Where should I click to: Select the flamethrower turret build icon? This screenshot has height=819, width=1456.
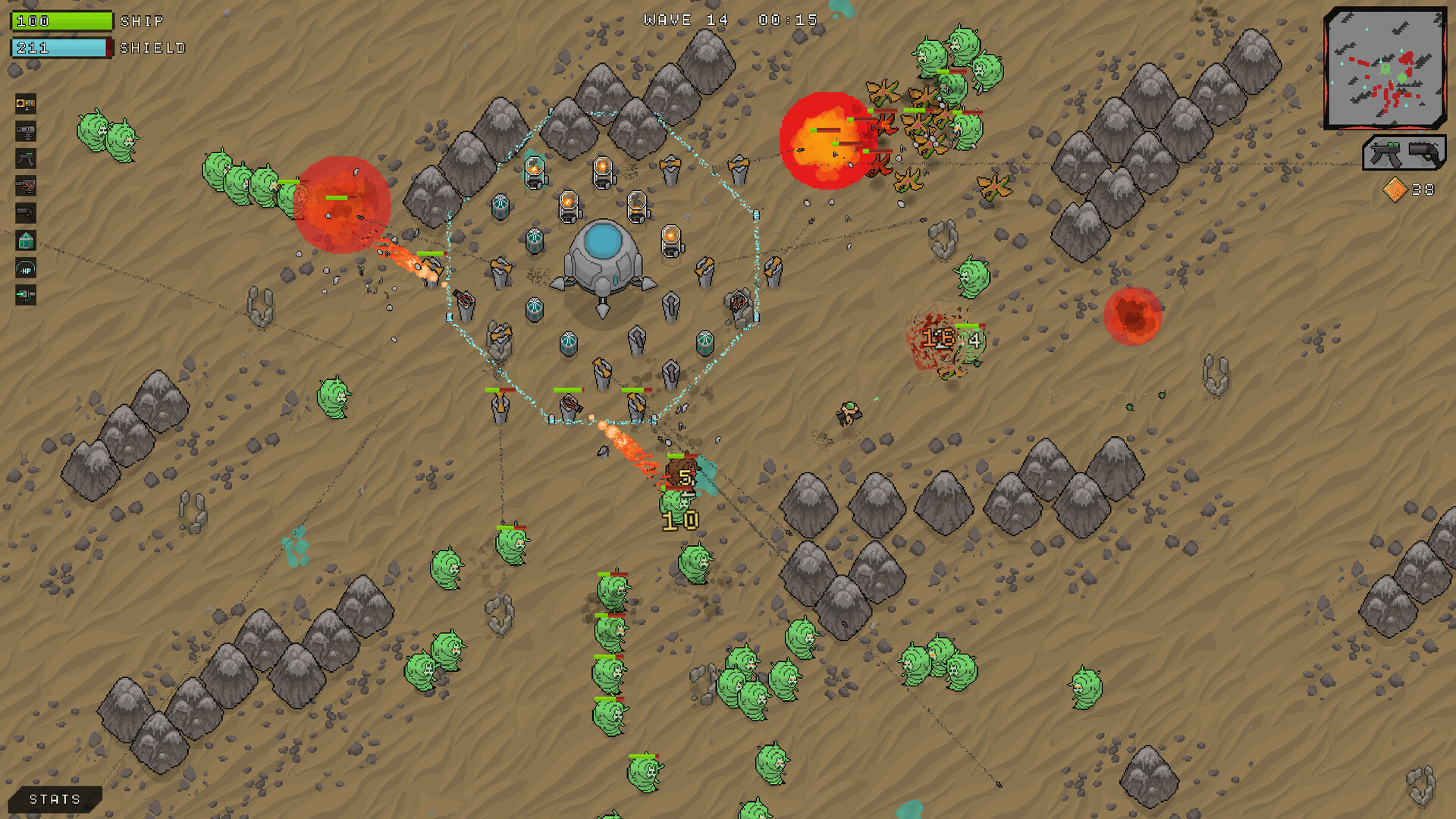click(x=25, y=186)
